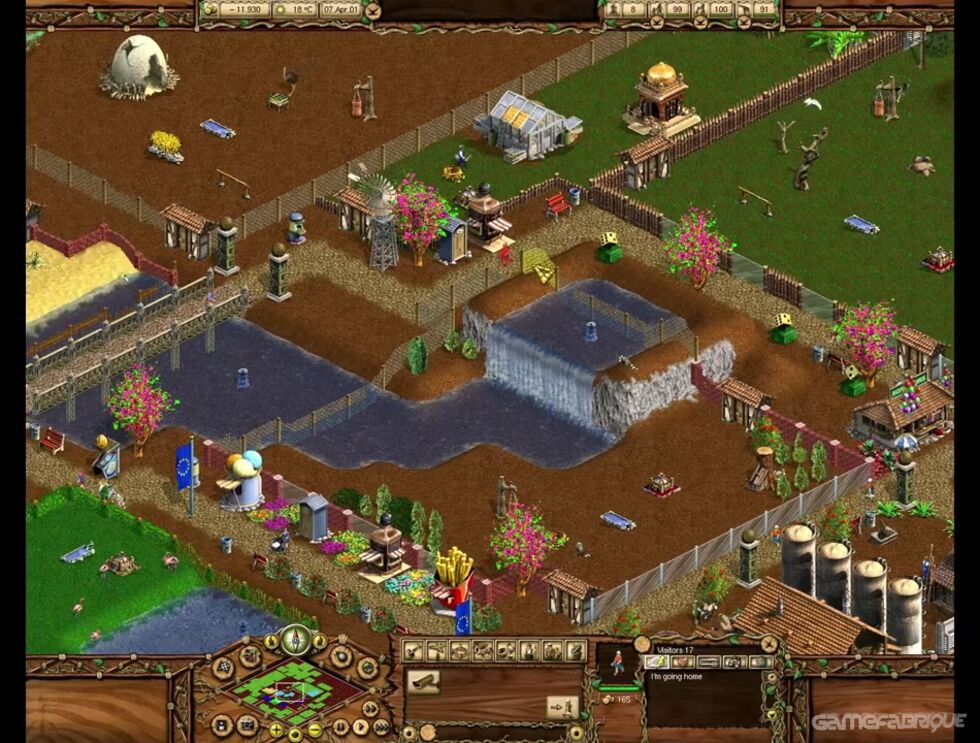Click the compass above the minimap

[295, 639]
